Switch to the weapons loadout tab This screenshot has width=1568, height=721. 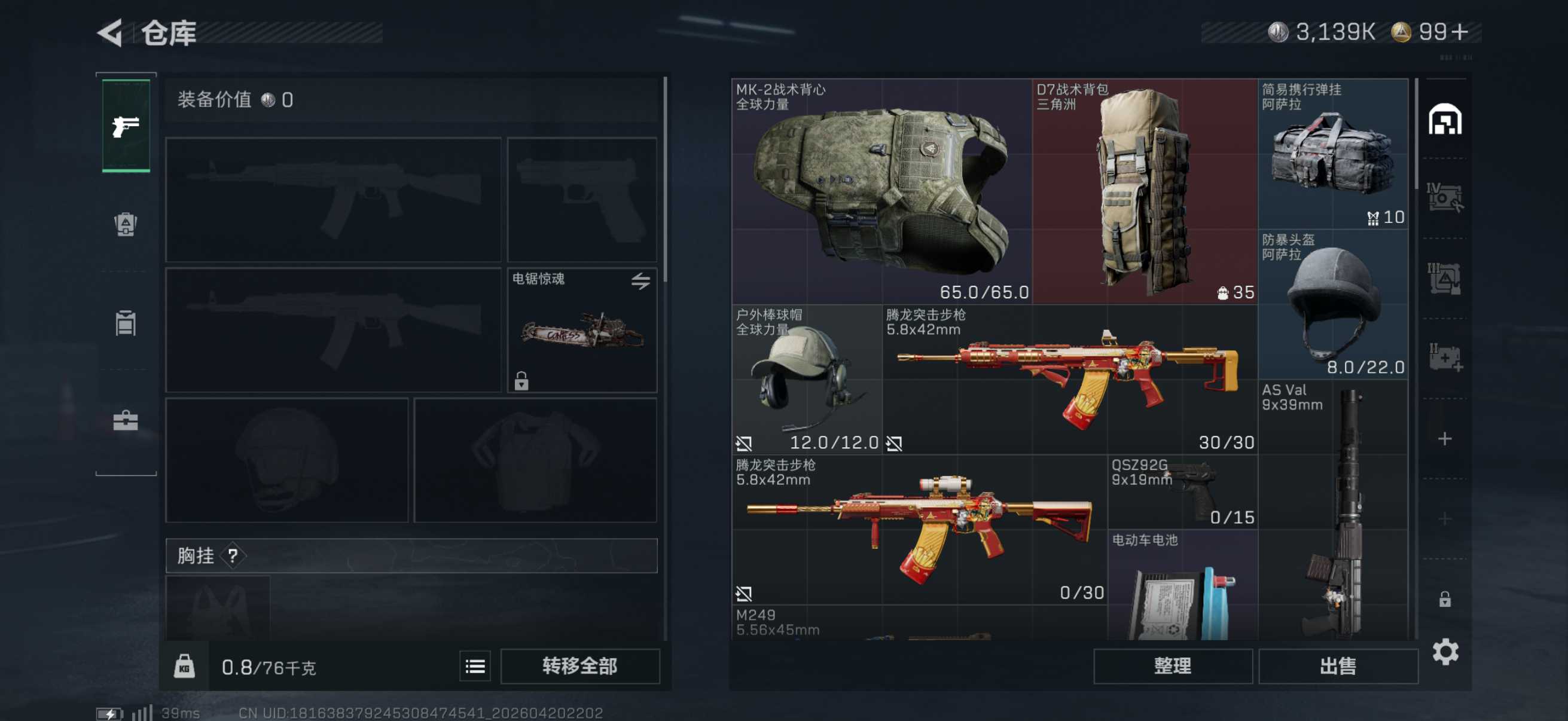tap(126, 126)
